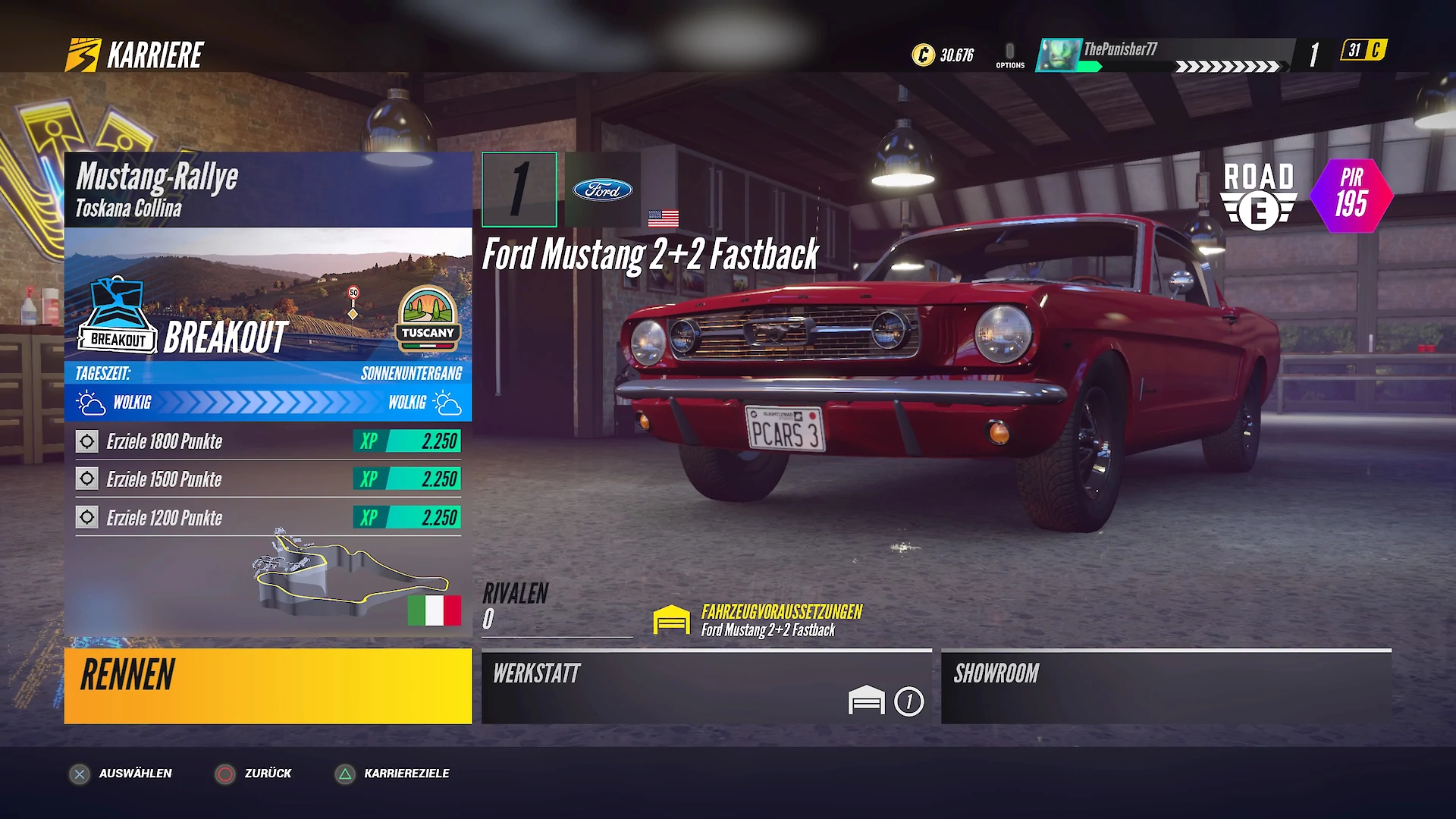This screenshot has height=819, width=1456.
Task: Open the WERKSTATT garage panel
Action: coord(706,687)
